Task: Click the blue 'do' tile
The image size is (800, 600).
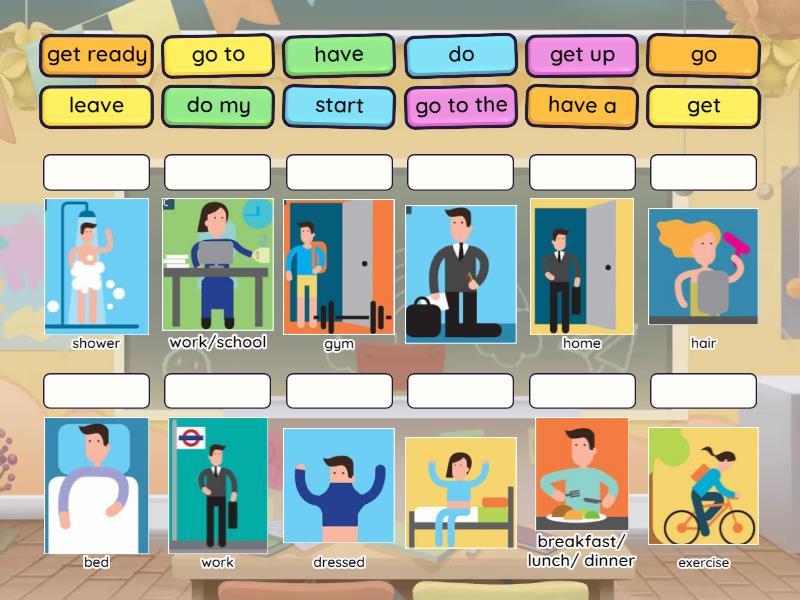Action: pos(461,56)
